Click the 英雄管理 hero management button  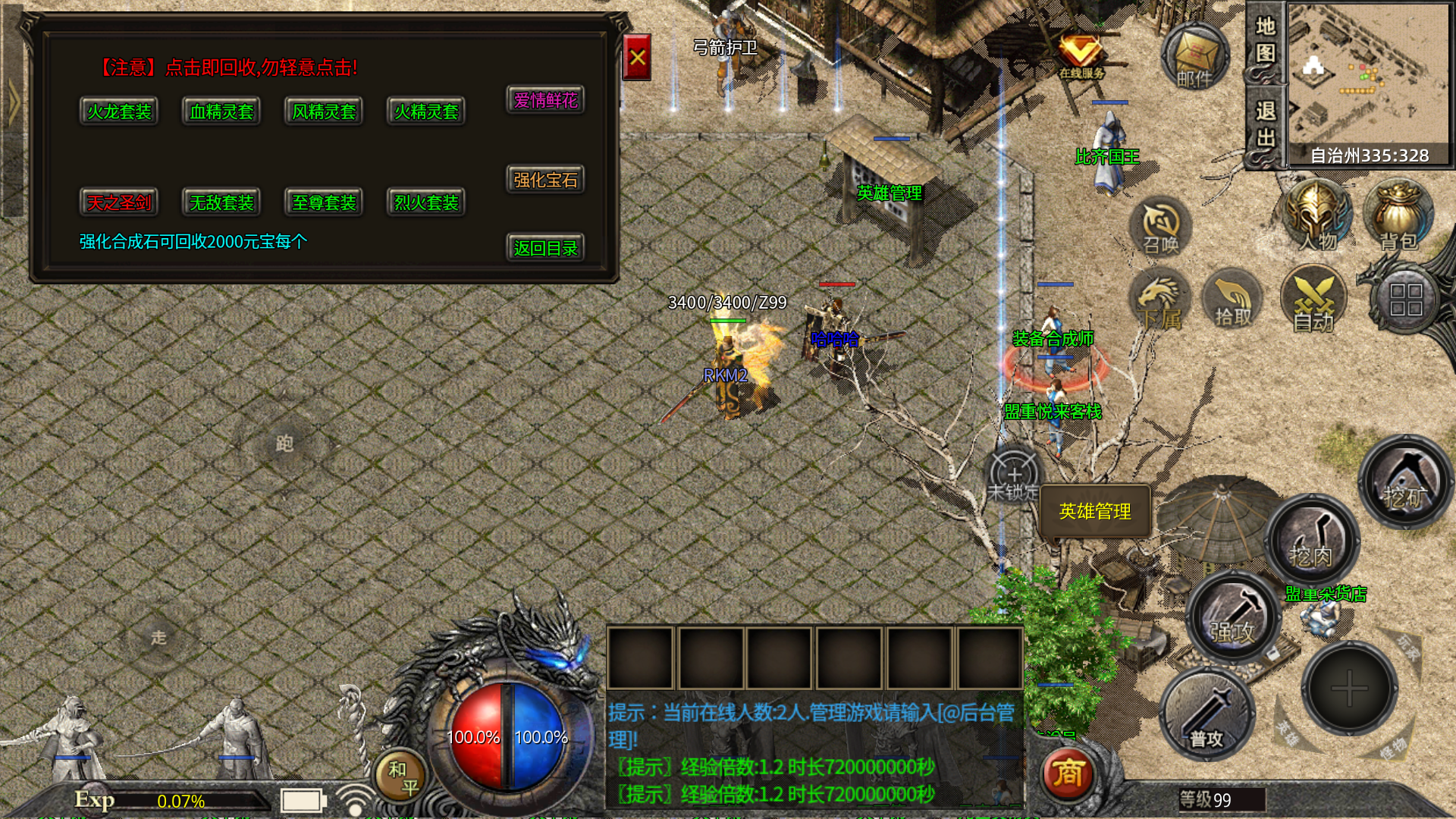click(x=1095, y=512)
